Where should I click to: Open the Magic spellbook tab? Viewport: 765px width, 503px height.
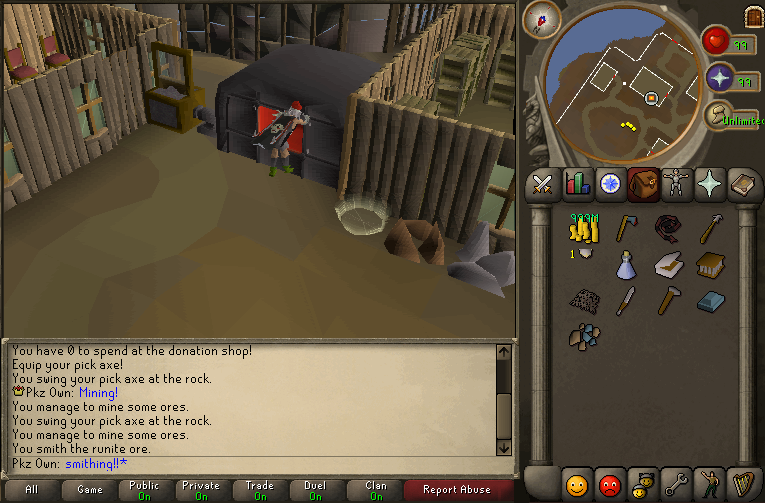(x=743, y=184)
